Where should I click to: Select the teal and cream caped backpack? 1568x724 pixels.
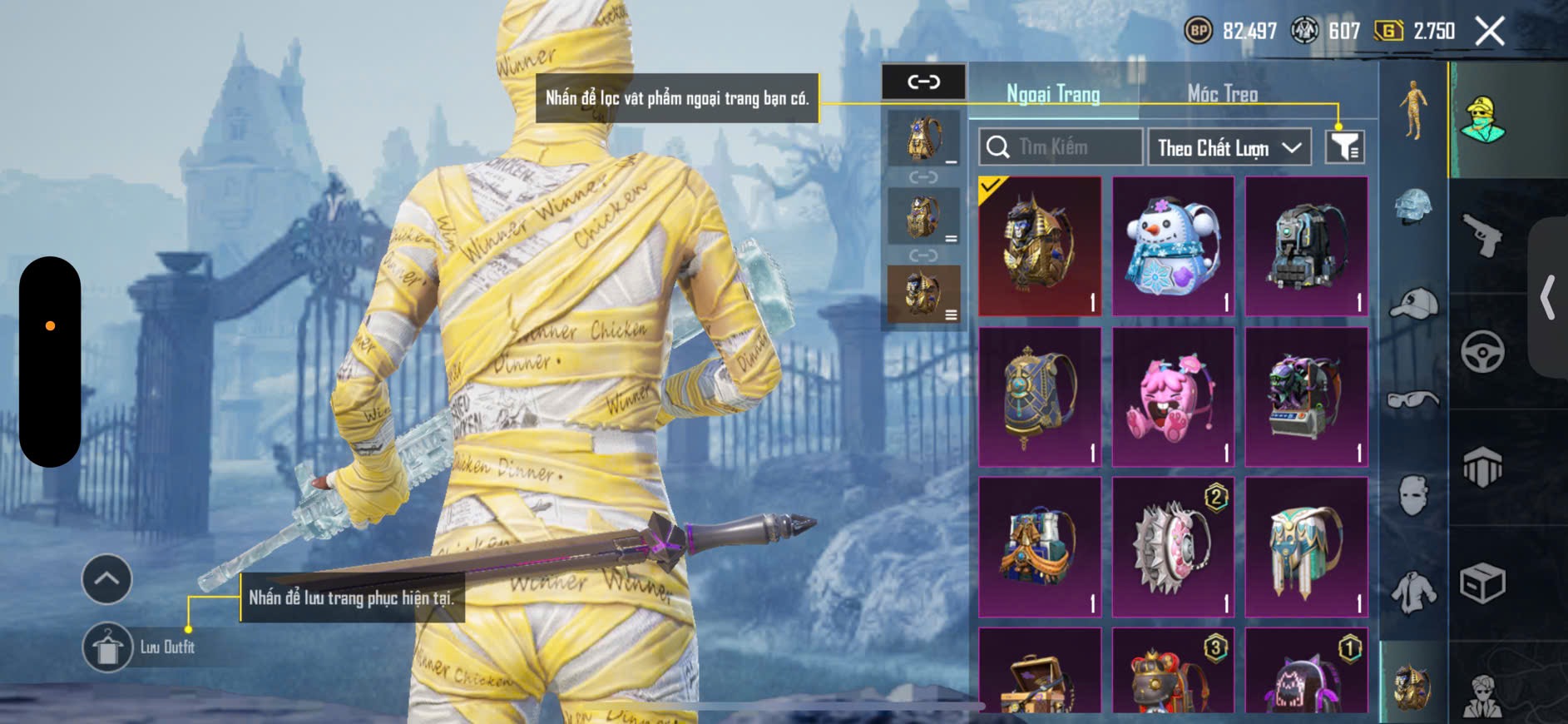tap(1306, 547)
